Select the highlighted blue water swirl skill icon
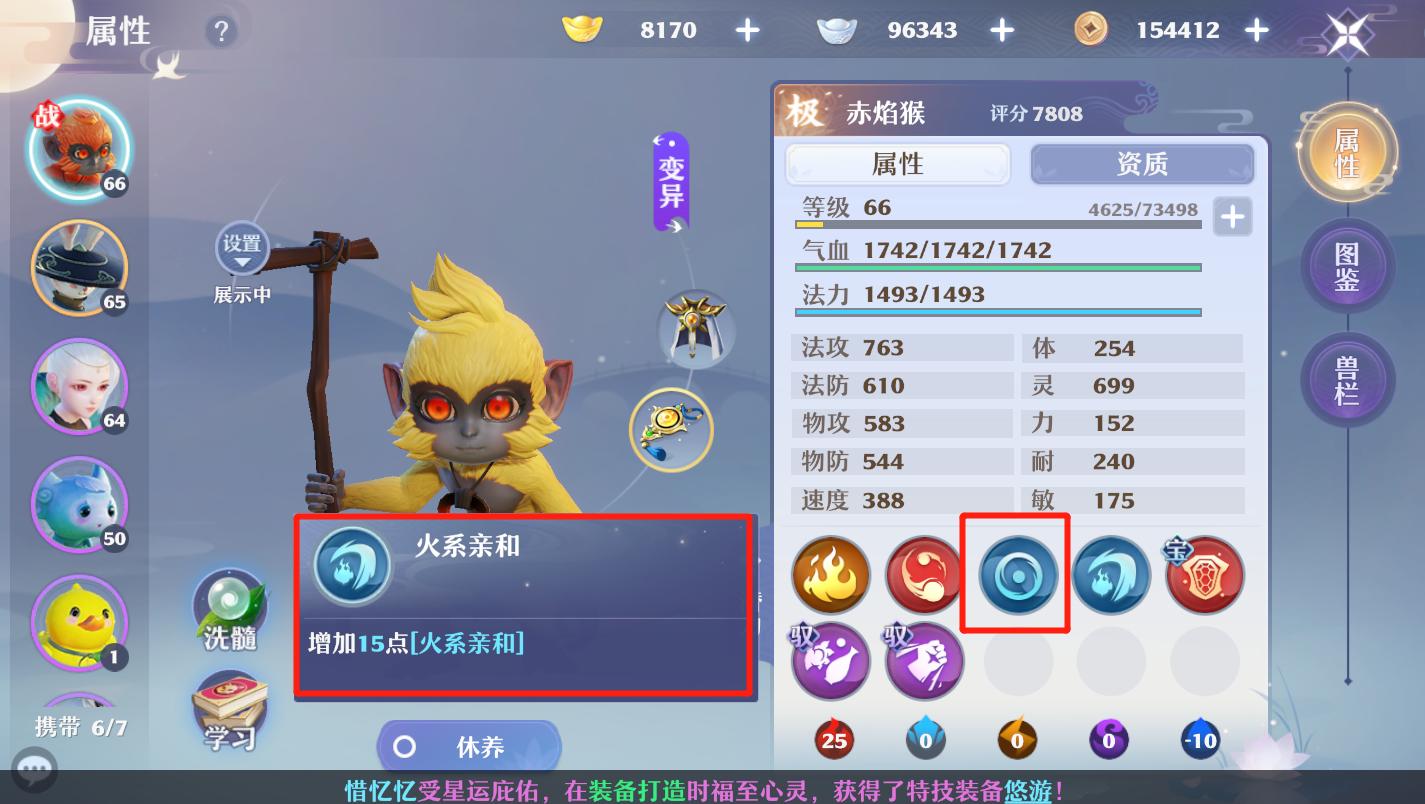The image size is (1425, 804). pyautogui.click(x=1016, y=575)
